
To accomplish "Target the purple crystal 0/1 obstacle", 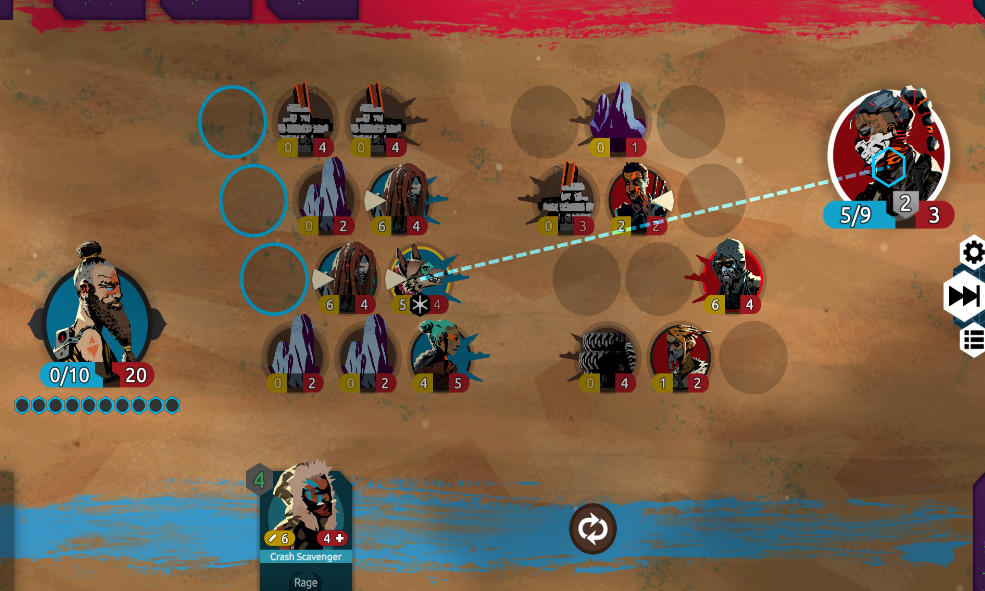I will point(617,117).
